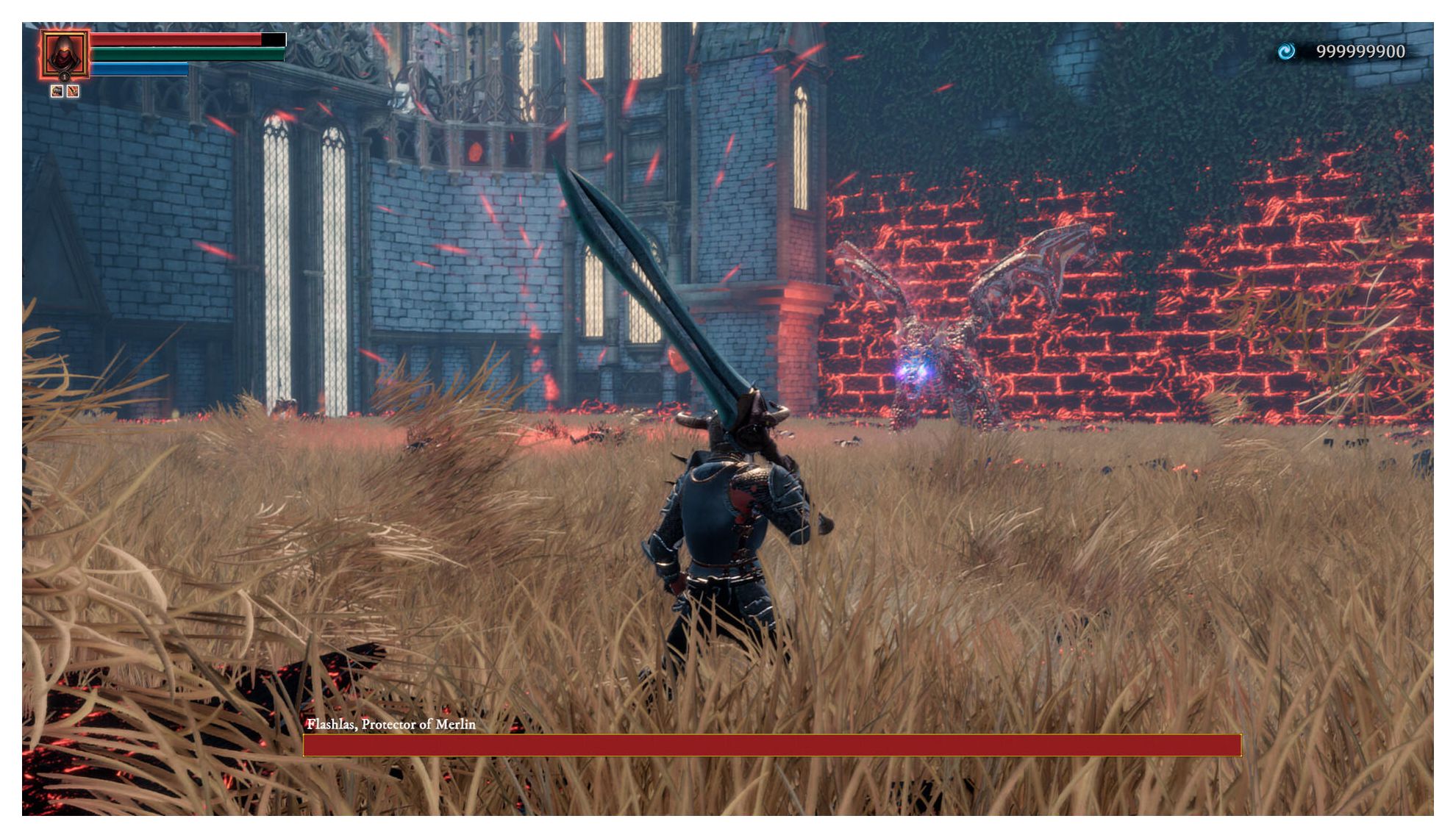Click the blue swirl currency icon
Screen dimensions: 1456x838
[x=1286, y=51]
